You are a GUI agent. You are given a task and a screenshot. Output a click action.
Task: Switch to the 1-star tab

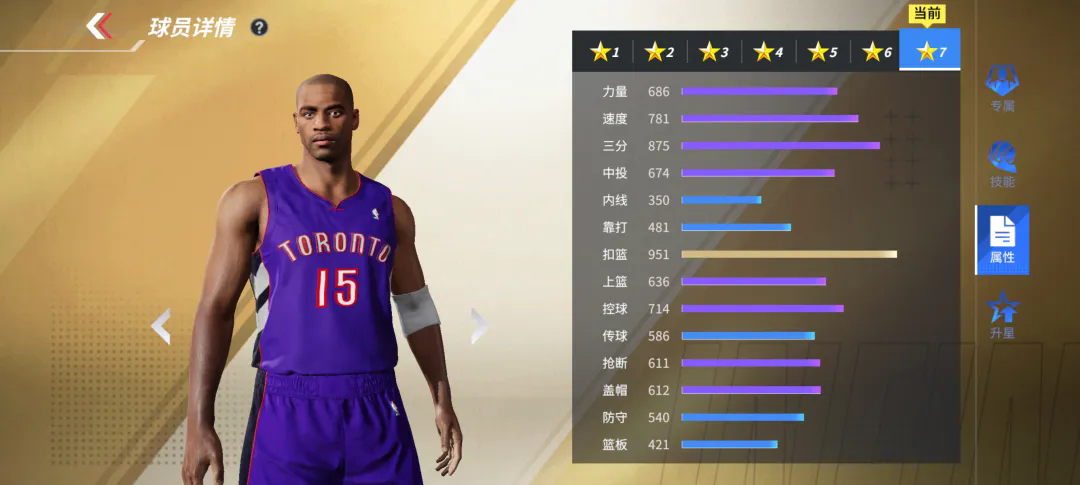(605, 52)
